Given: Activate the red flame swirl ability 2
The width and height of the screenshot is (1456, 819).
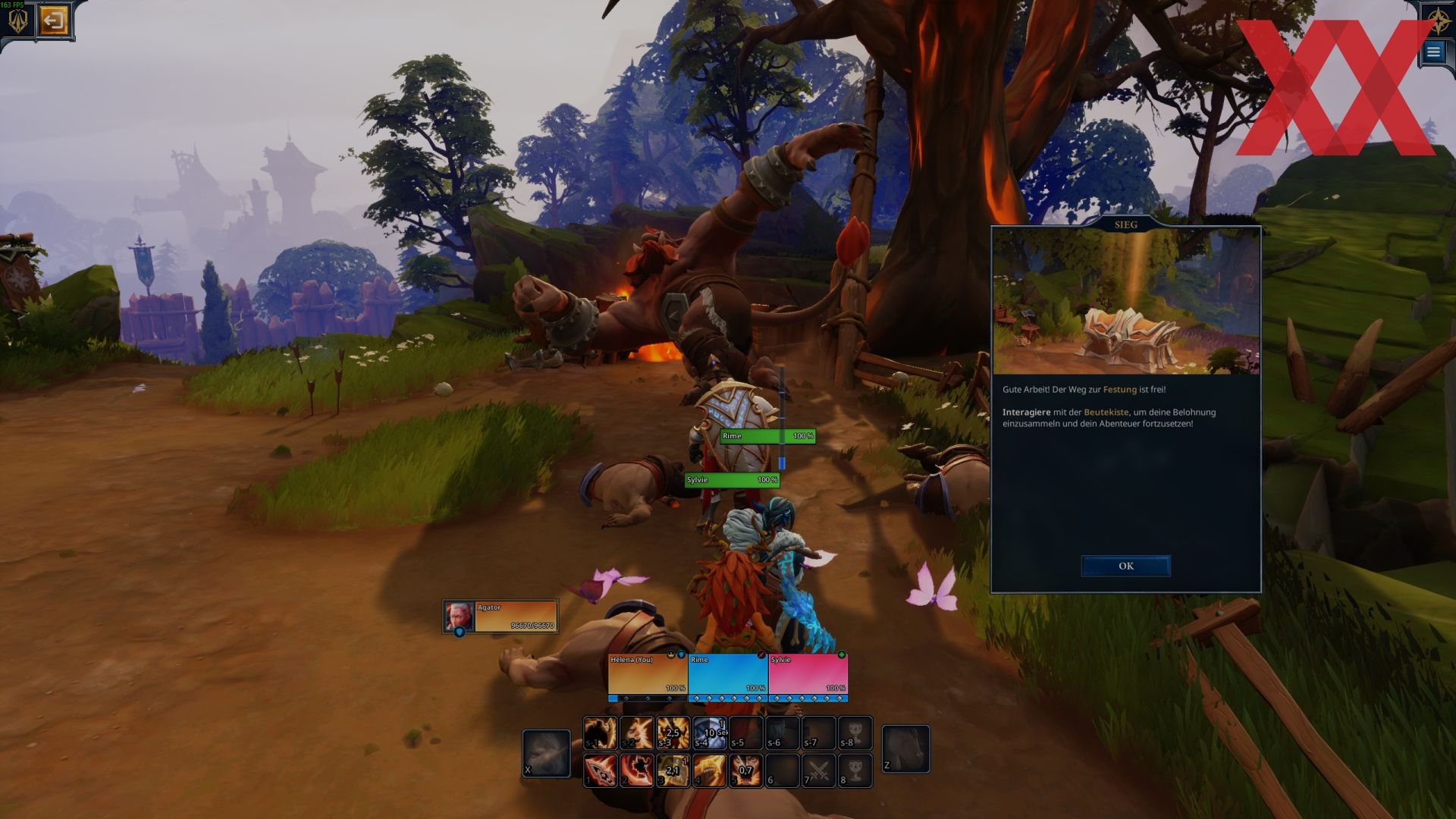Looking at the screenshot, I should click(x=636, y=770).
